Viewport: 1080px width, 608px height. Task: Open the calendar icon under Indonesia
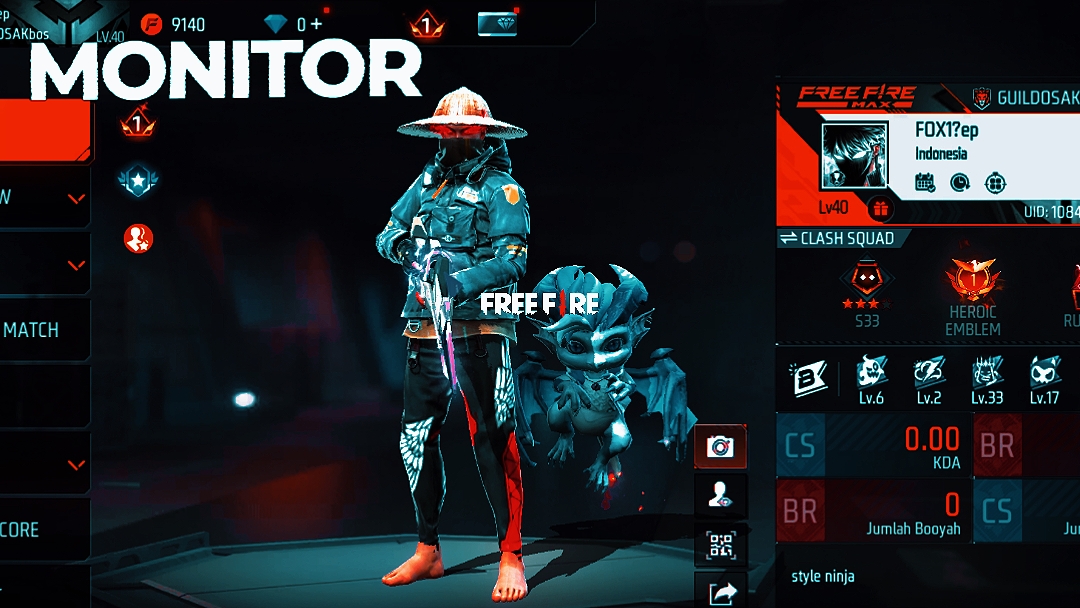pyautogui.click(x=925, y=183)
